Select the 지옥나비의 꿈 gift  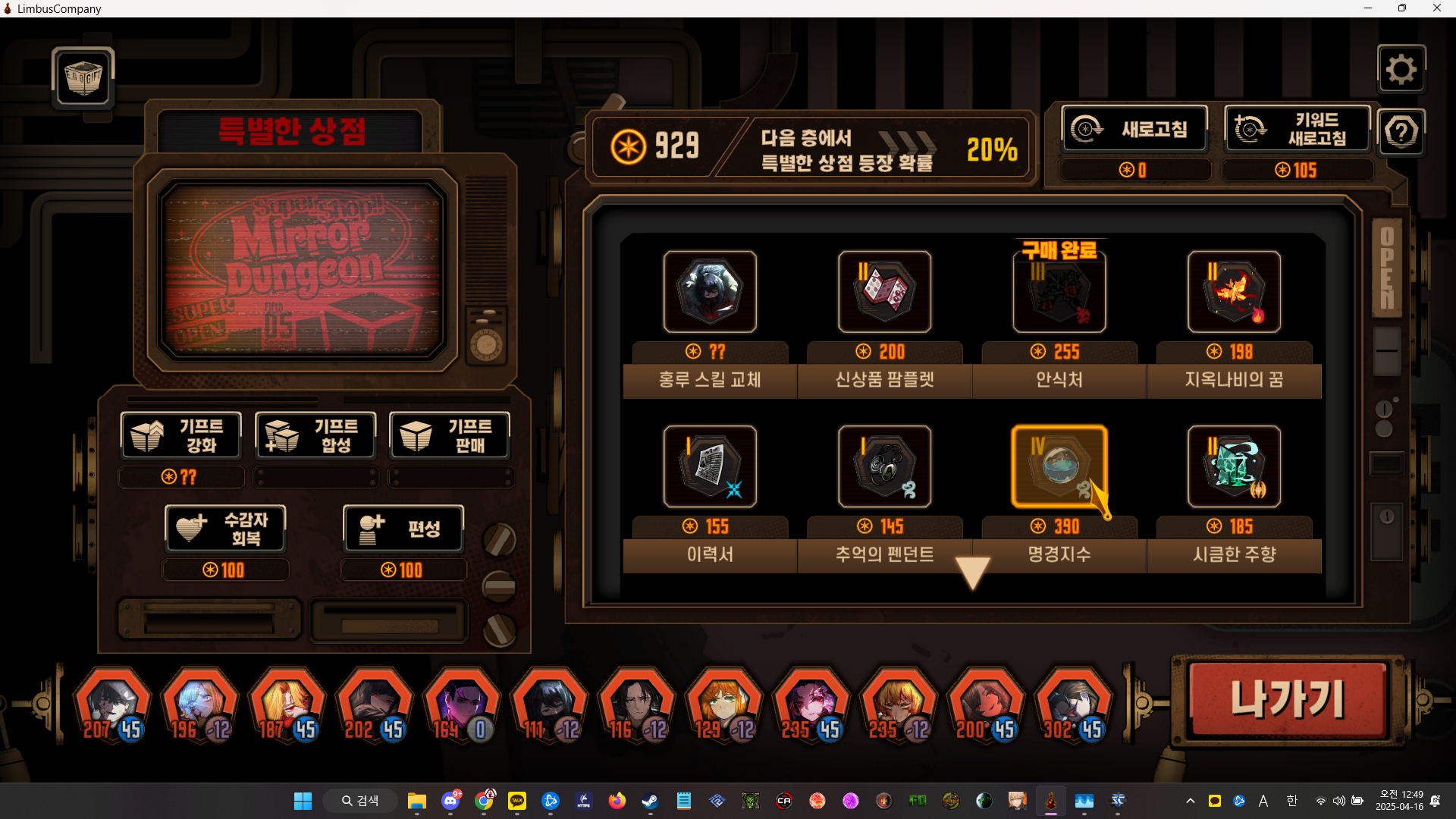[x=1234, y=292]
